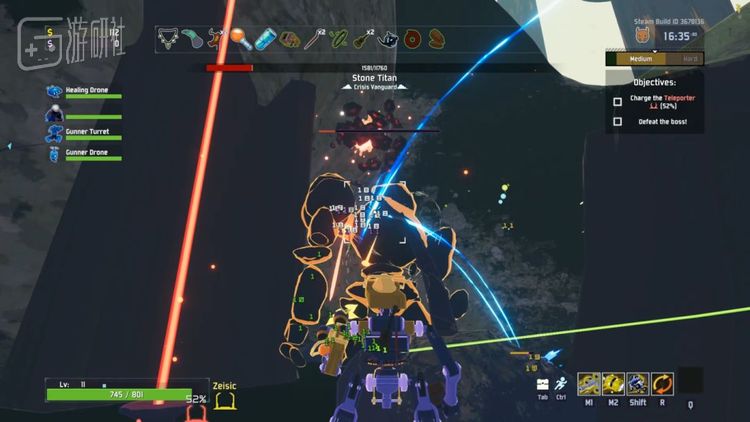This screenshot has height=422, width=750.
Task: Click the crowbar item icon
Action: click(314, 39)
